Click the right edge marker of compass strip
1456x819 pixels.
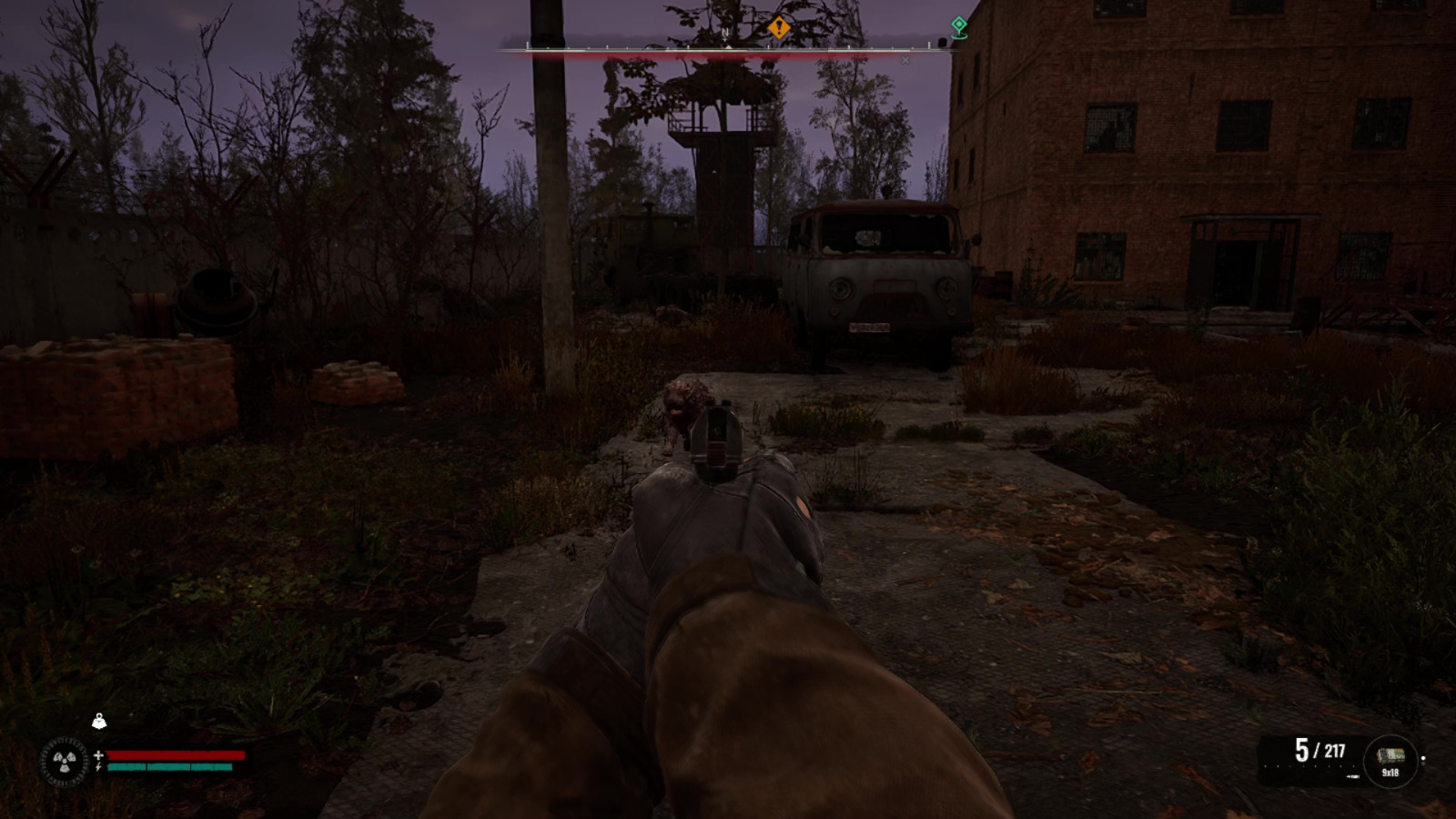pyautogui.click(x=929, y=44)
